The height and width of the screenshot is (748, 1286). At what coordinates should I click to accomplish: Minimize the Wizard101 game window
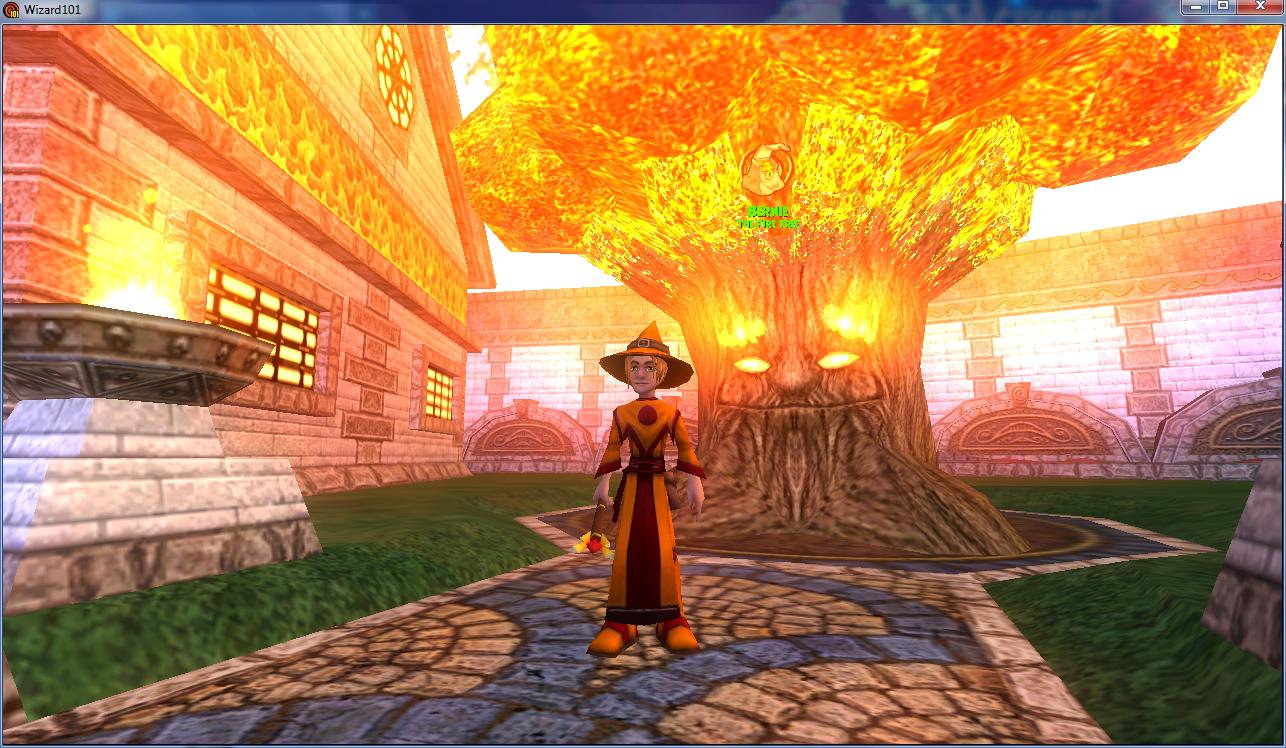pos(1195,7)
